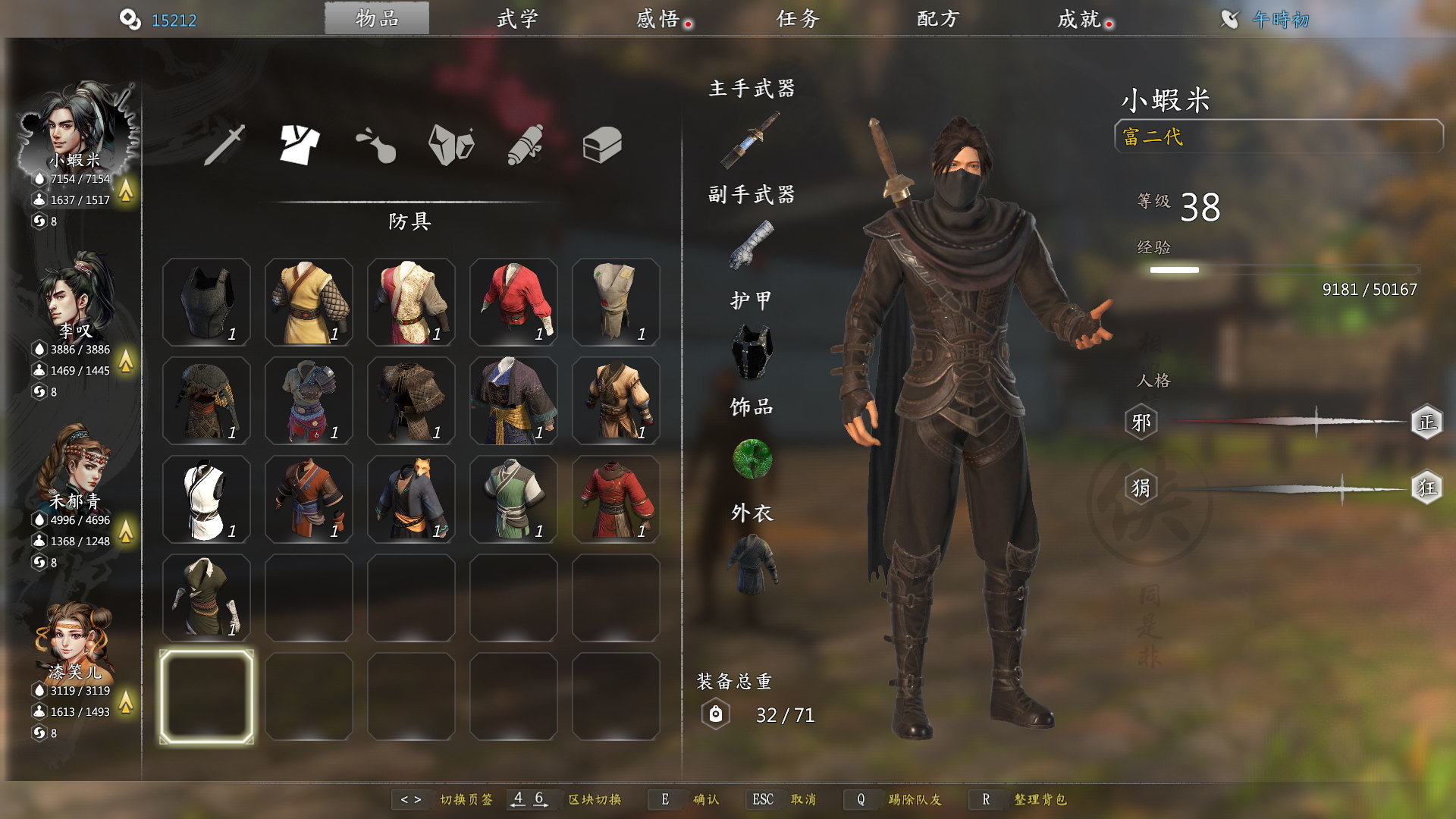Open the 感悟 tab
The width and height of the screenshot is (1456, 819).
658,19
